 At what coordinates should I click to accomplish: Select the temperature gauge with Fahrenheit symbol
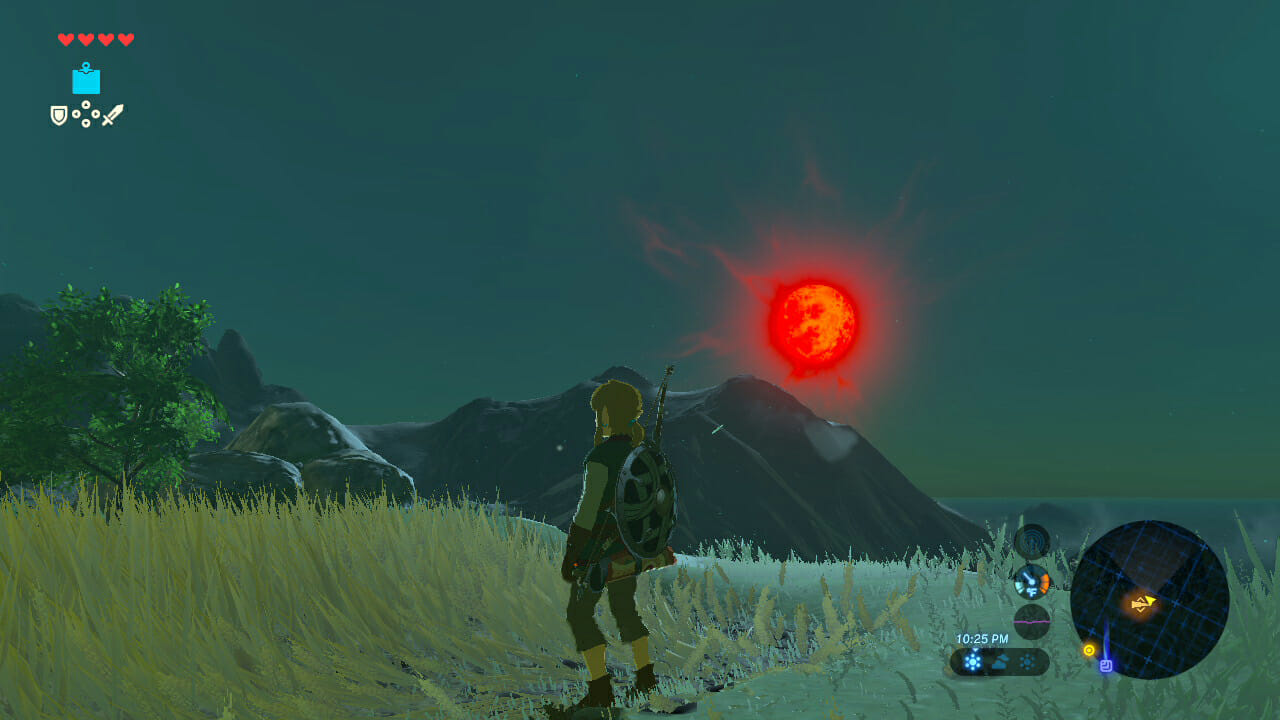(x=1032, y=581)
